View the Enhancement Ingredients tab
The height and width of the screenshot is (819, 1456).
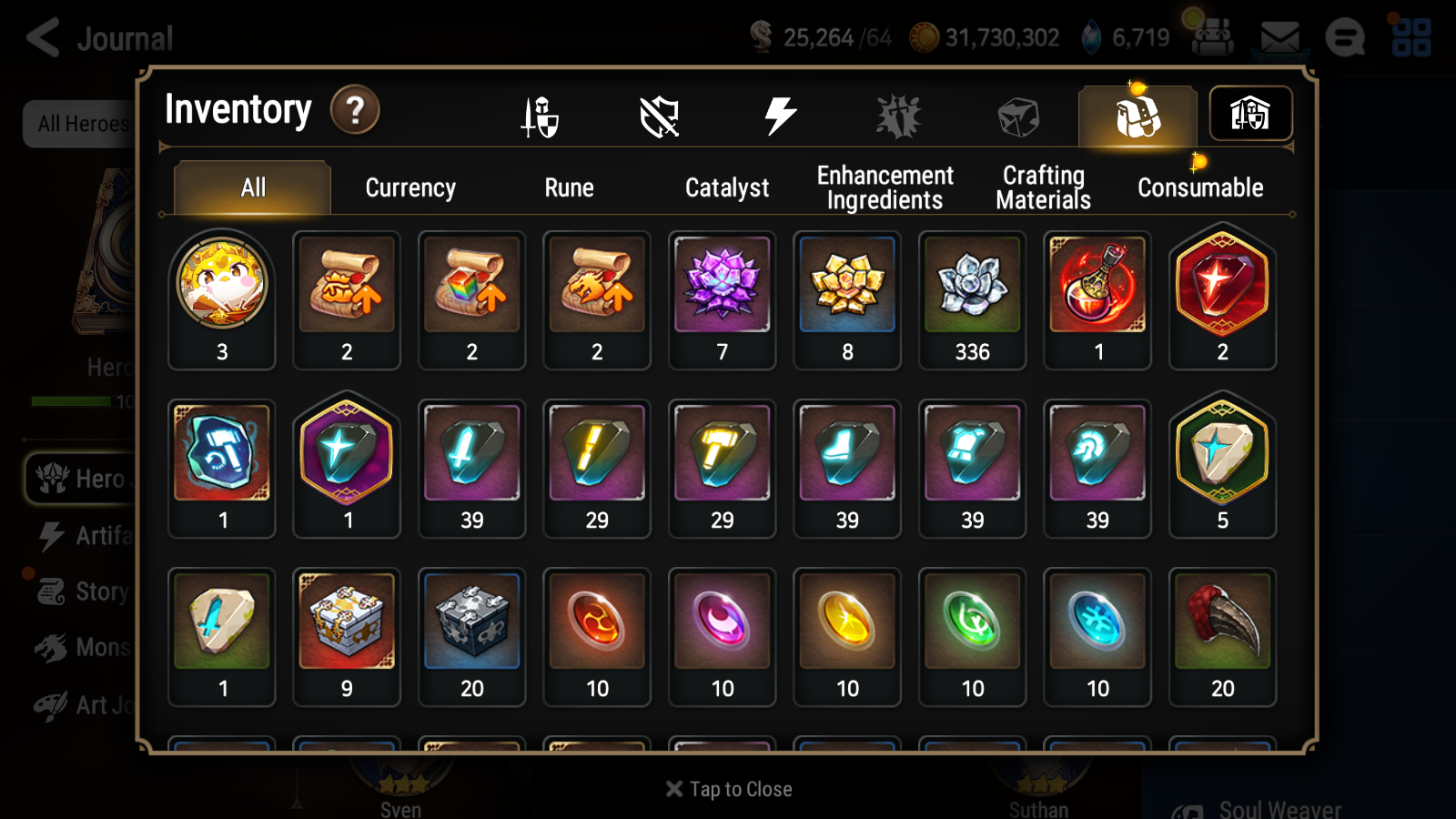point(885,187)
